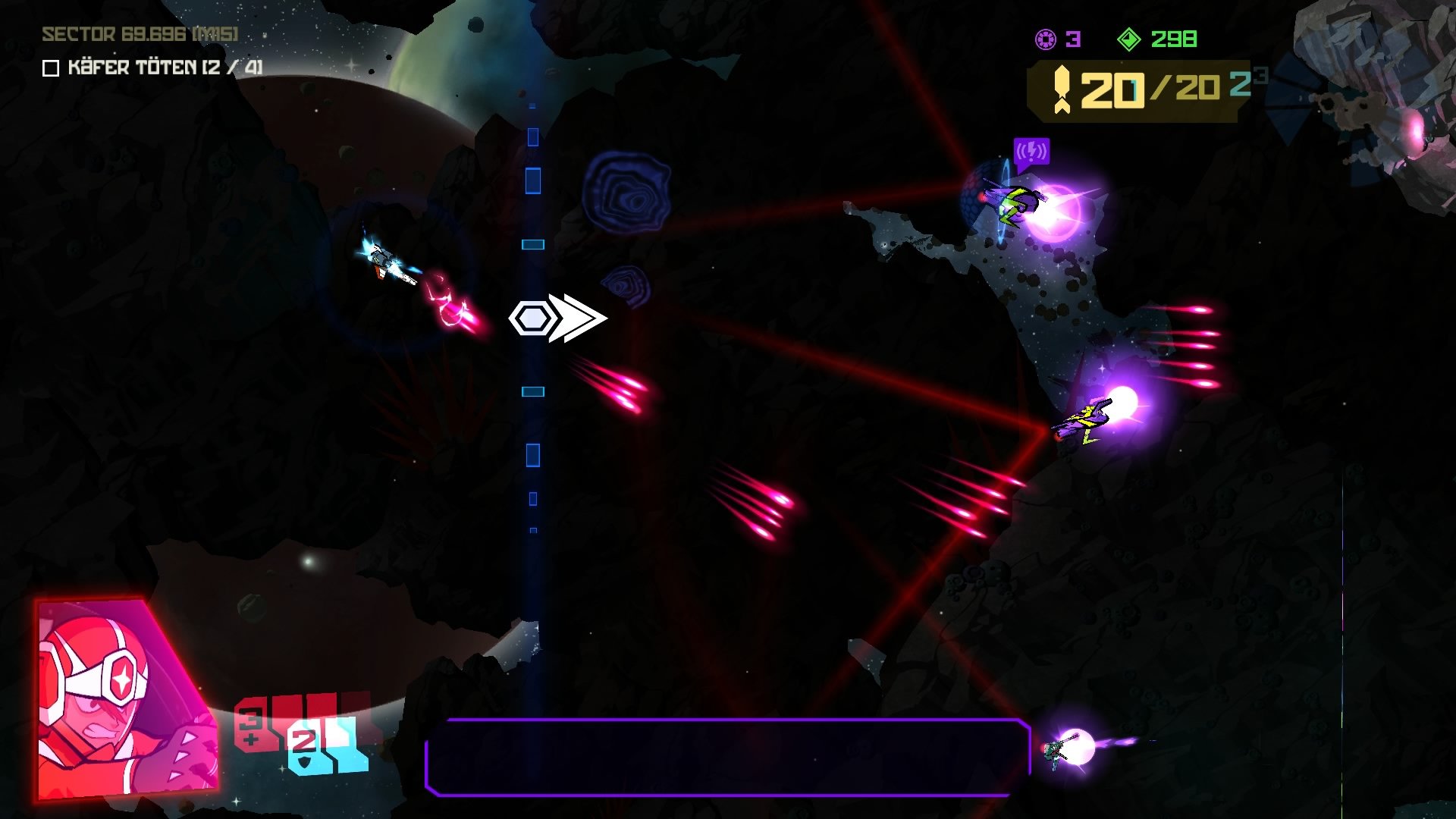Select the yellow missile ammo icon
This screenshot has height=819, width=1456.
(x=1062, y=89)
